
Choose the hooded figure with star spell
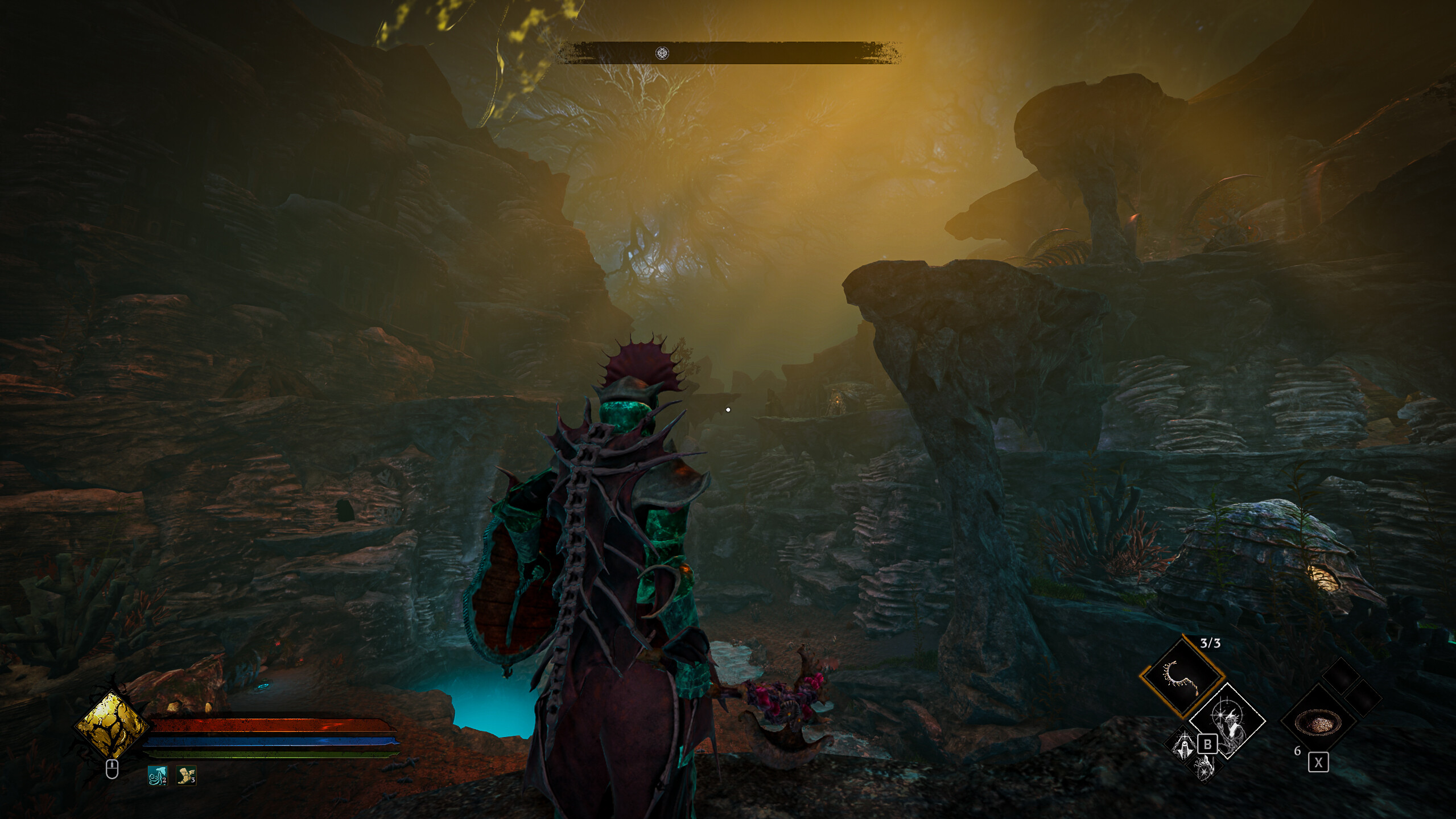click(x=1182, y=745)
